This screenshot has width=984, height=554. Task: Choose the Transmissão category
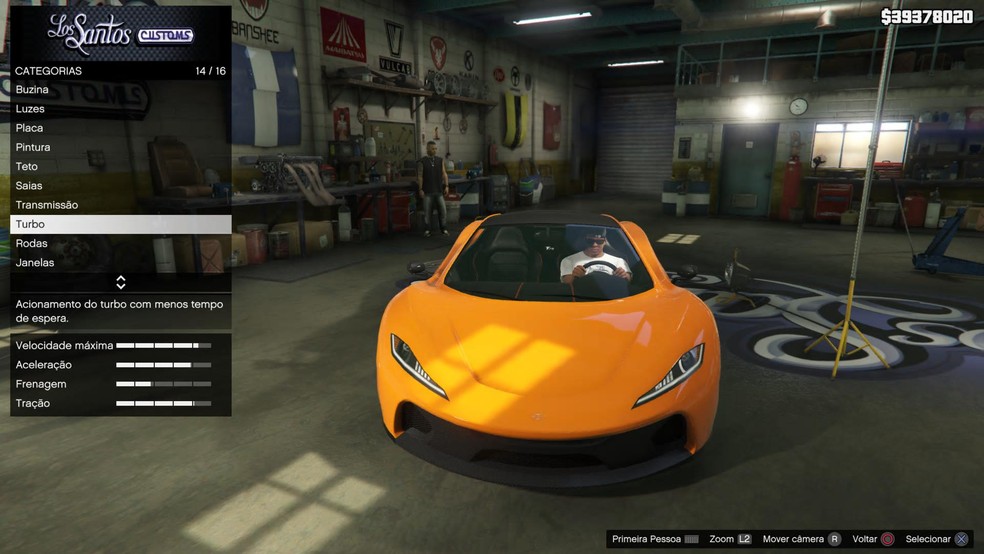pyautogui.click(x=120, y=205)
